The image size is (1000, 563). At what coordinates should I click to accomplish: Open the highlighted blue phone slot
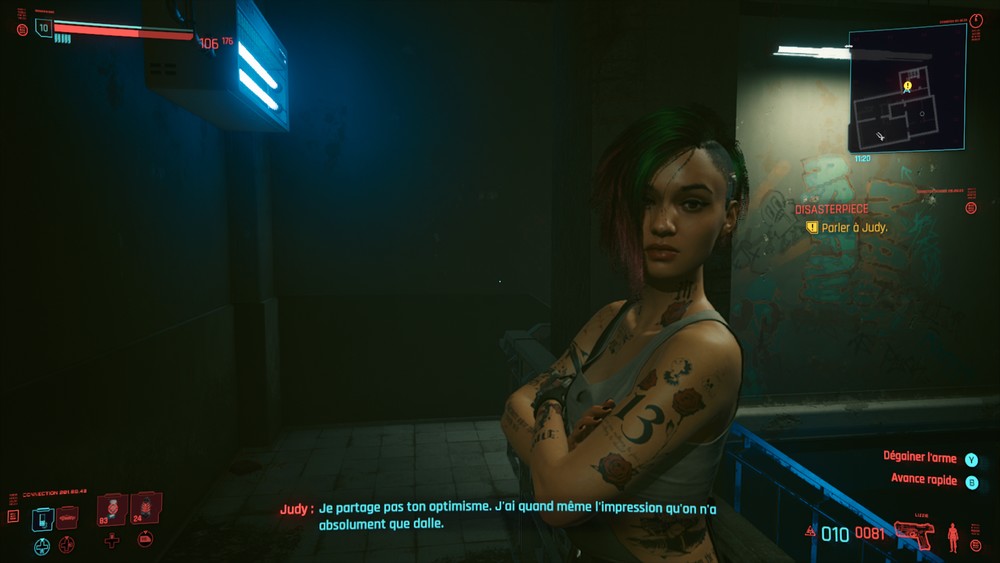coord(42,519)
